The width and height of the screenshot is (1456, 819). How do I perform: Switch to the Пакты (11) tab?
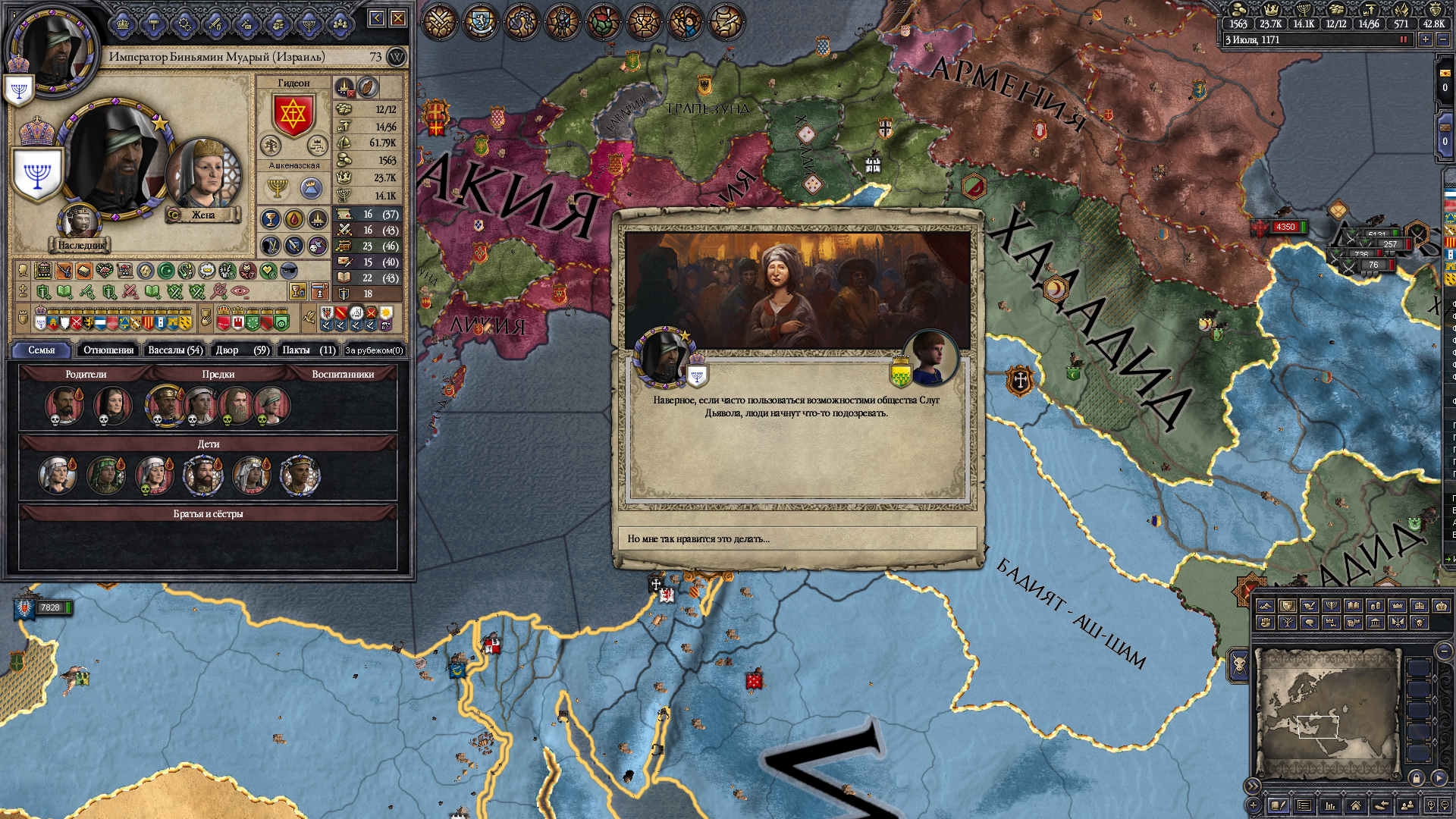click(x=308, y=350)
